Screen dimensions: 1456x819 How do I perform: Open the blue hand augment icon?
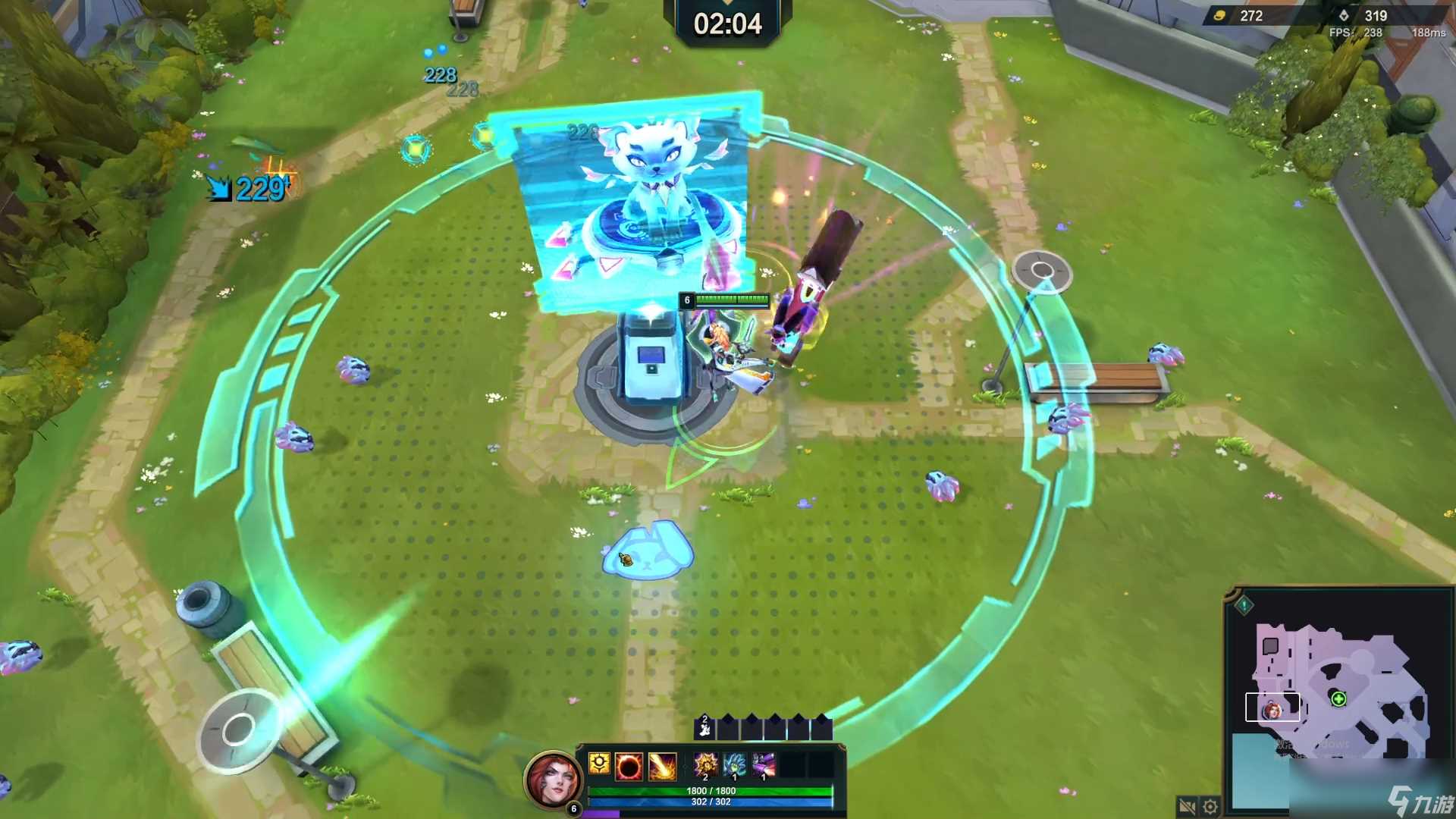tap(734, 764)
